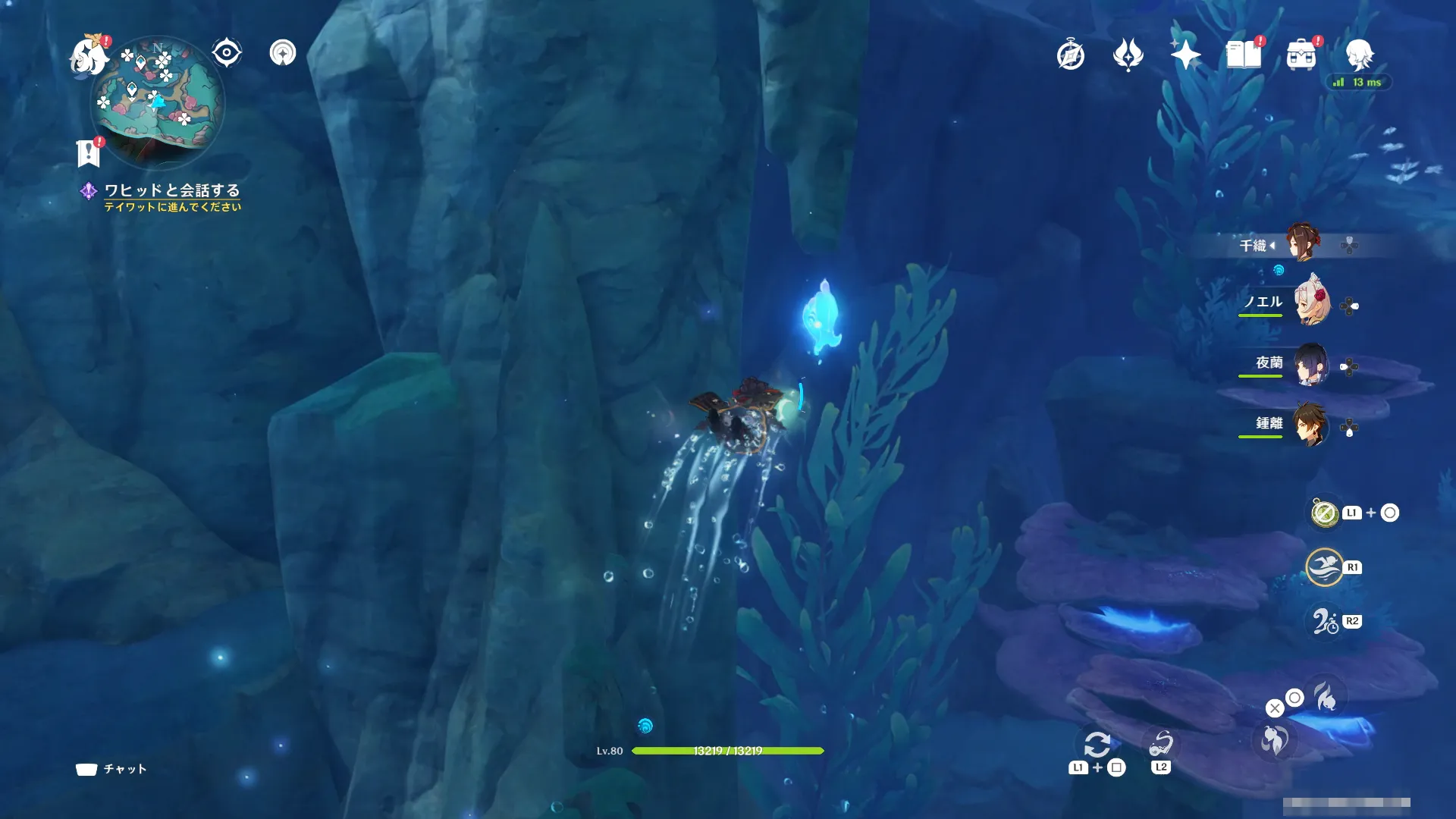
Task: Open the circular minimap
Action: point(158,101)
